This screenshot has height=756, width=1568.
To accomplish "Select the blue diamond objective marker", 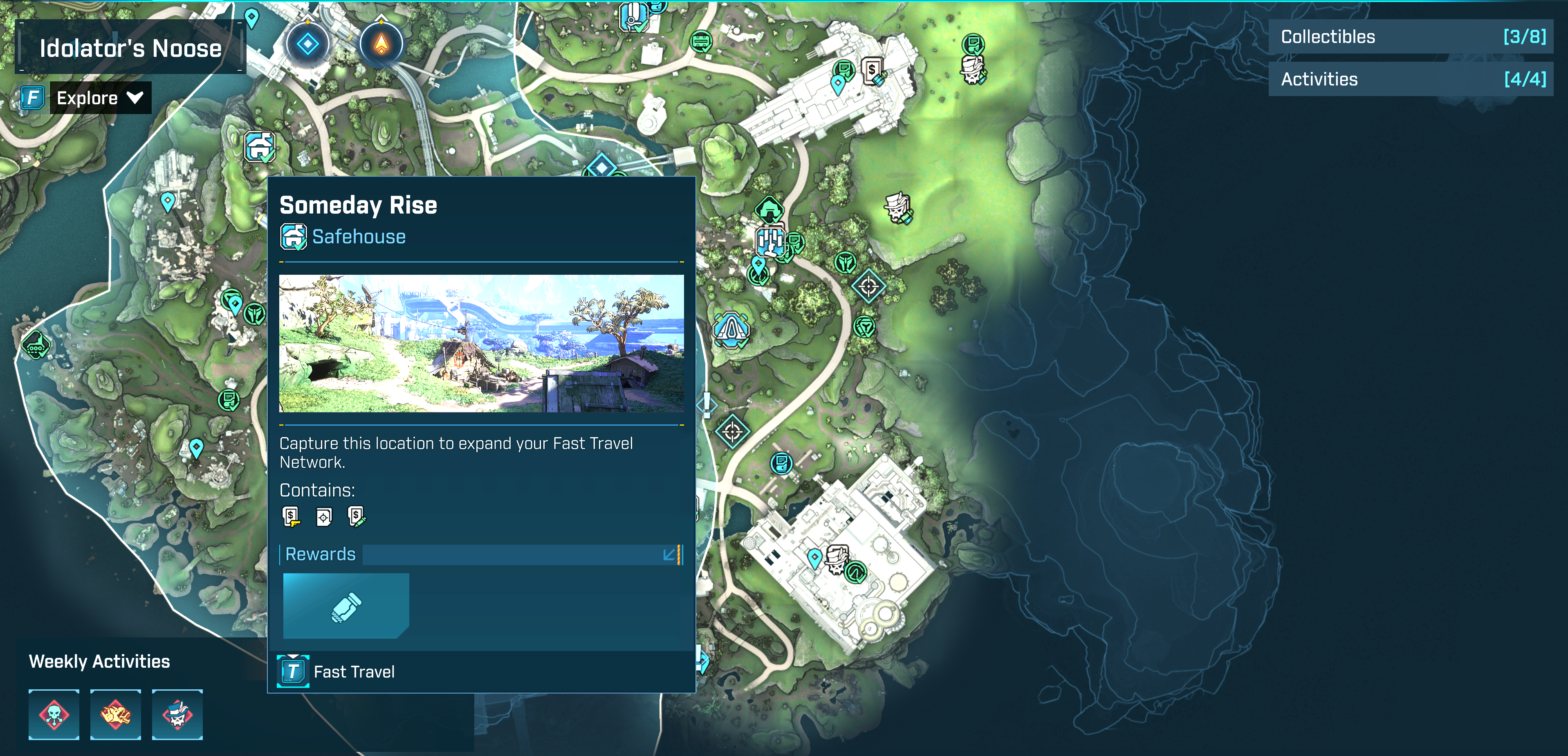I will [307, 45].
